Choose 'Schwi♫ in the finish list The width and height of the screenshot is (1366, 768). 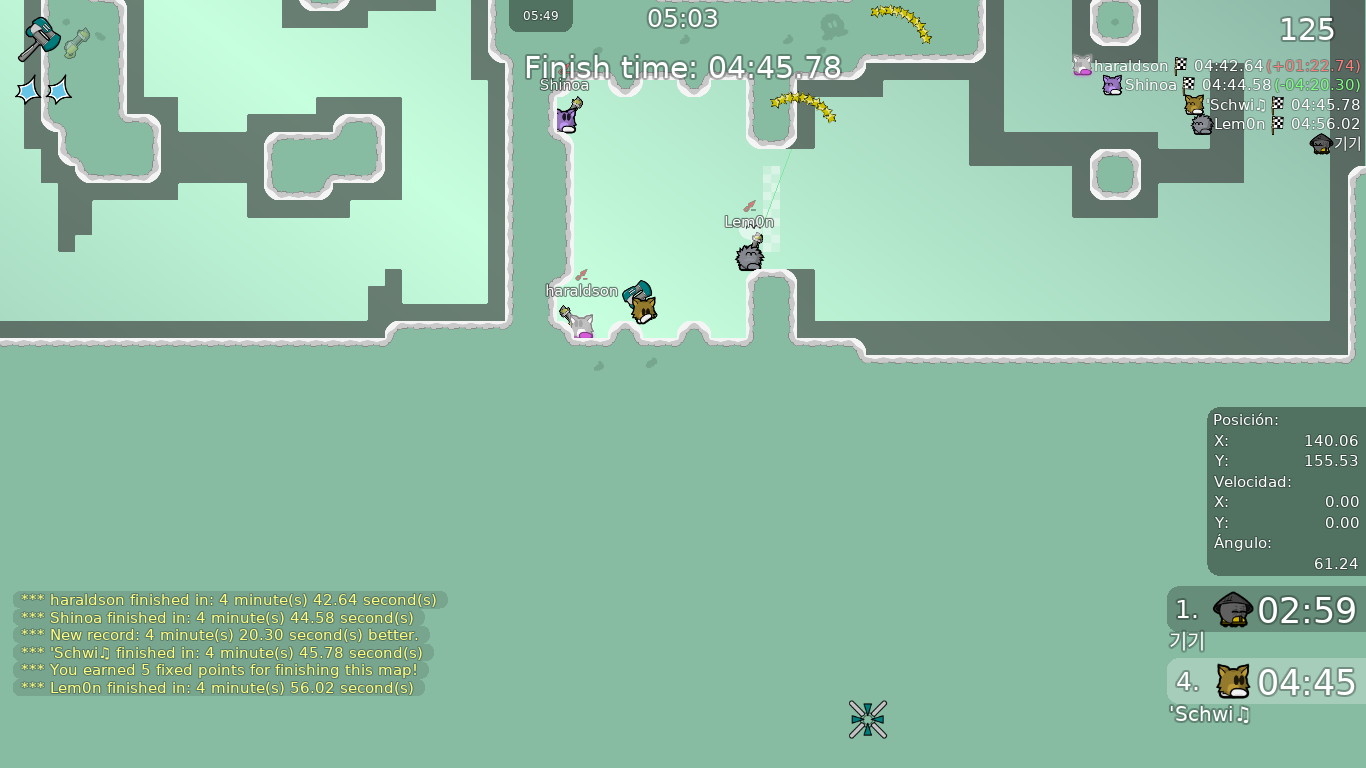coord(1272,104)
